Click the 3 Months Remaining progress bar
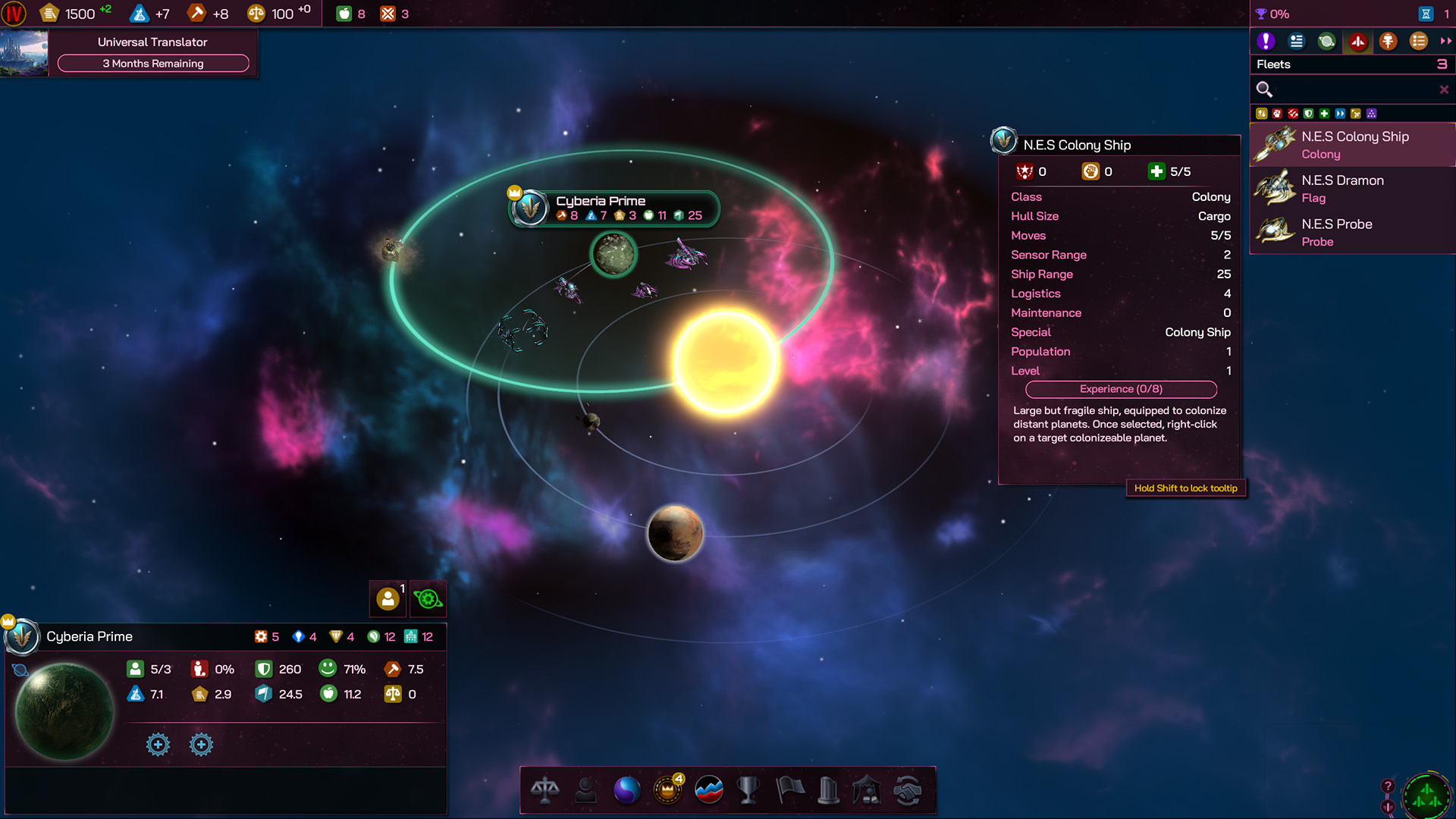Screen dimensions: 1456x819 (x=152, y=64)
